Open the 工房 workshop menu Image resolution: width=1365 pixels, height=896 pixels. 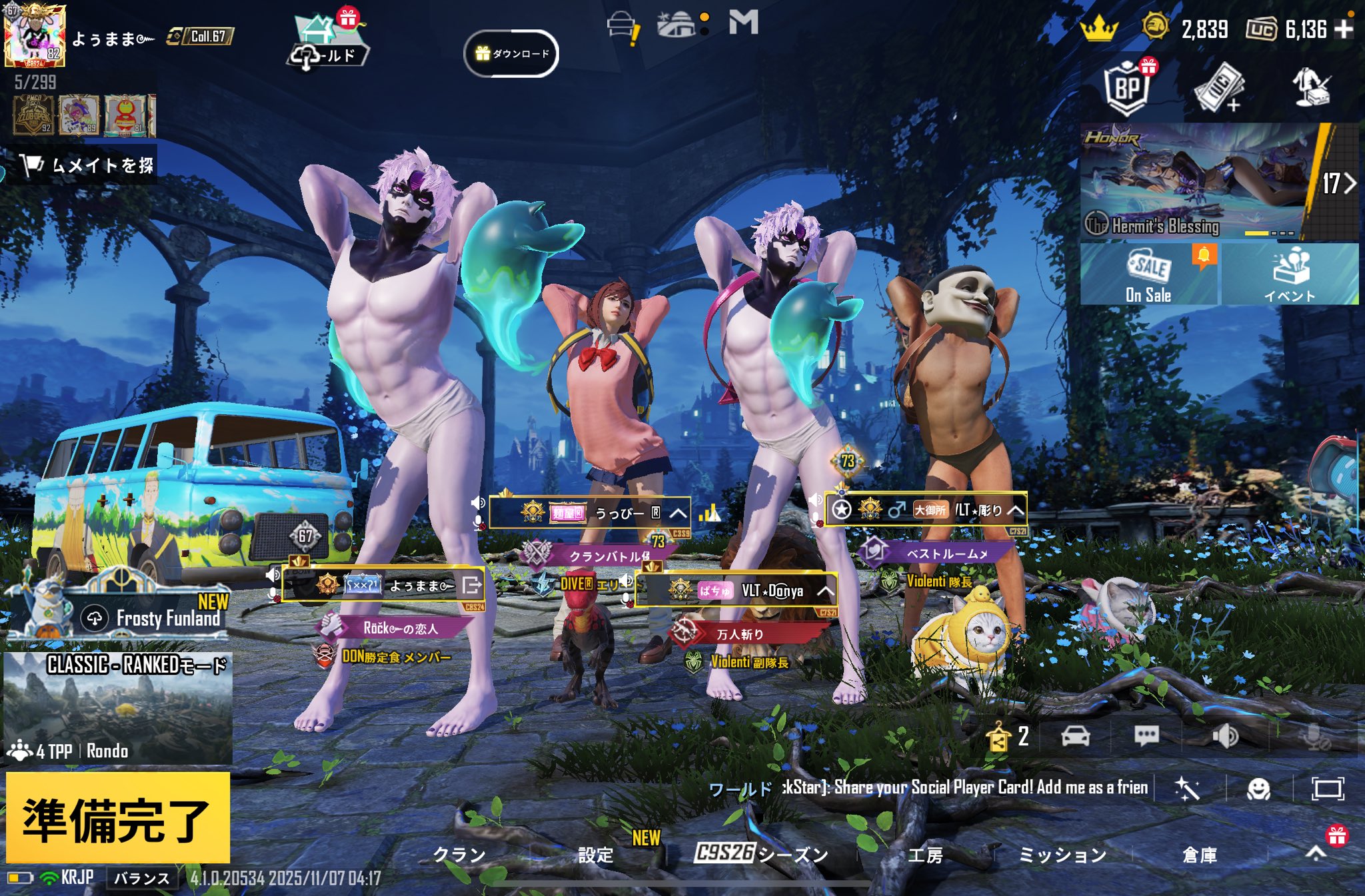coord(925,855)
